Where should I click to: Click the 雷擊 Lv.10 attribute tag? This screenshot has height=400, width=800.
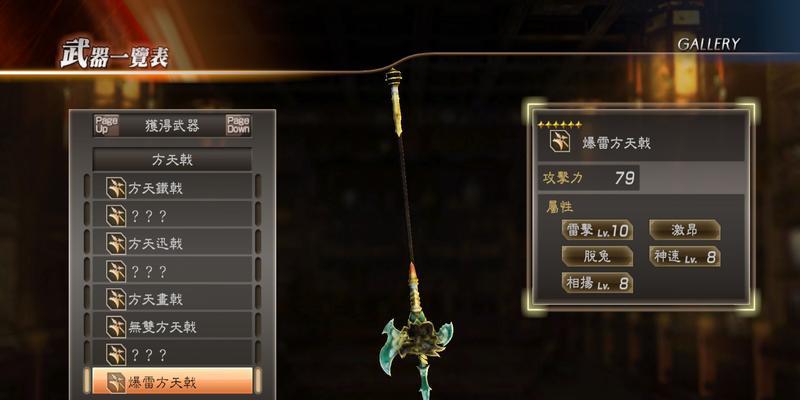596,231
